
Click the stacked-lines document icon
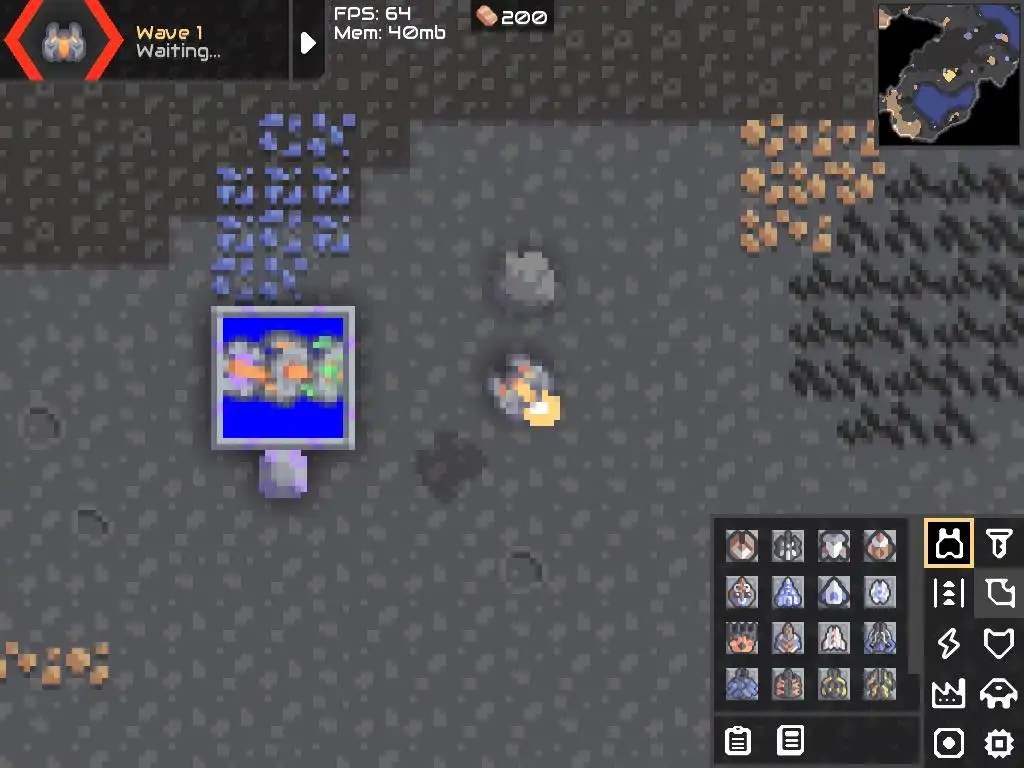tap(791, 741)
